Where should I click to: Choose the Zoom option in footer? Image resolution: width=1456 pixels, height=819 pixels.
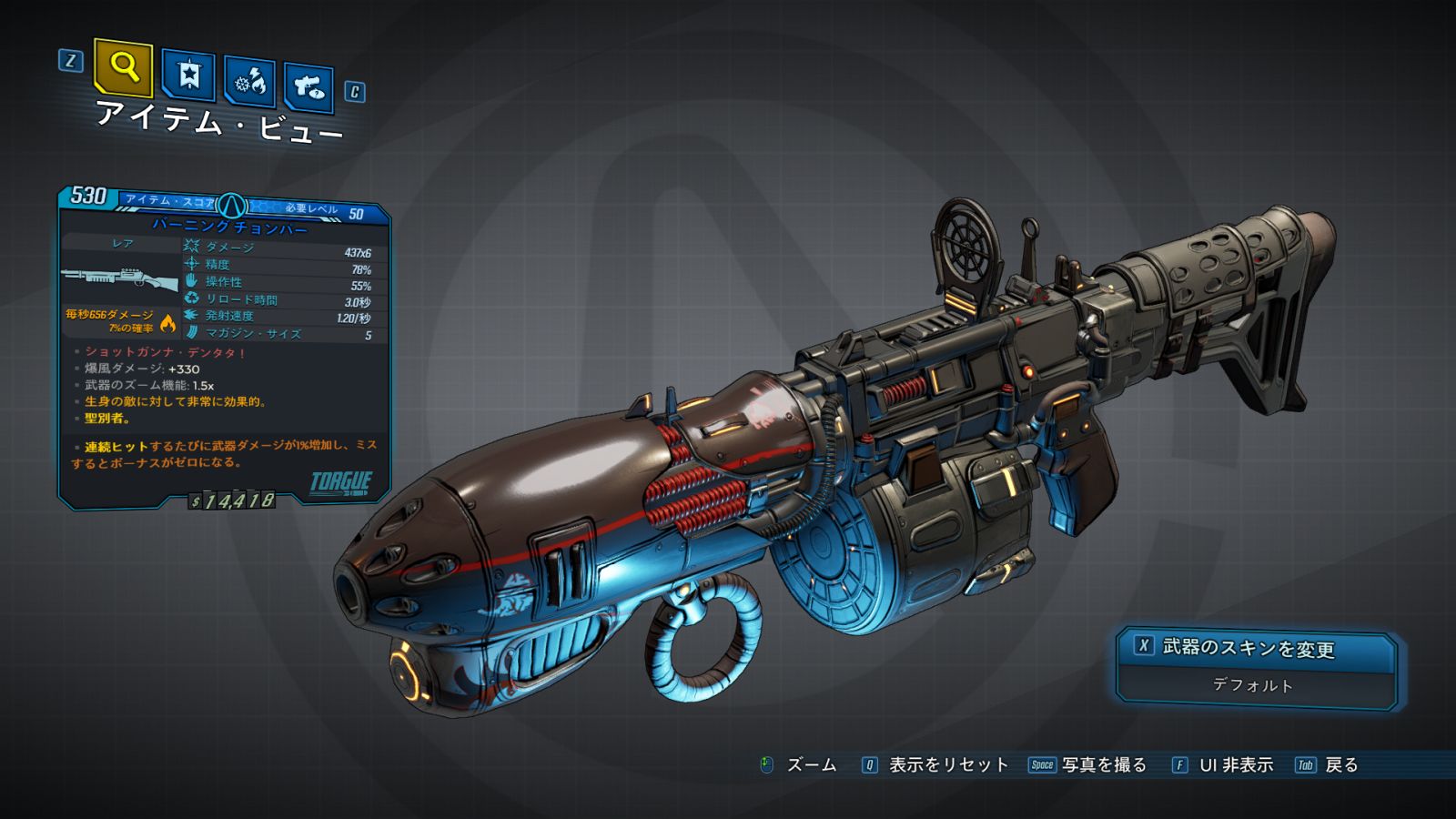[799, 765]
